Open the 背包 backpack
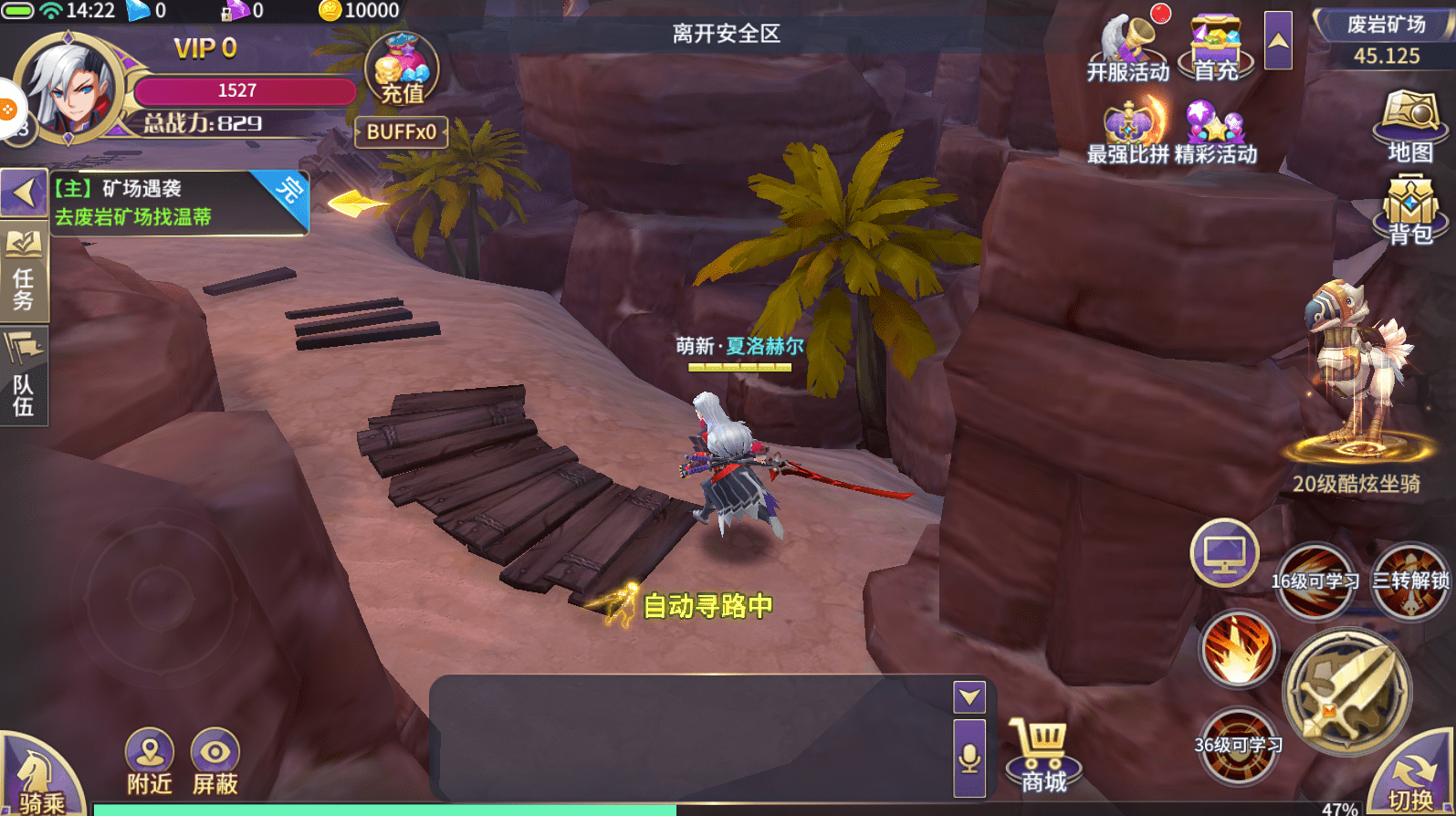This screenshot has height=816, width=1456. [x=1410, y=210]
